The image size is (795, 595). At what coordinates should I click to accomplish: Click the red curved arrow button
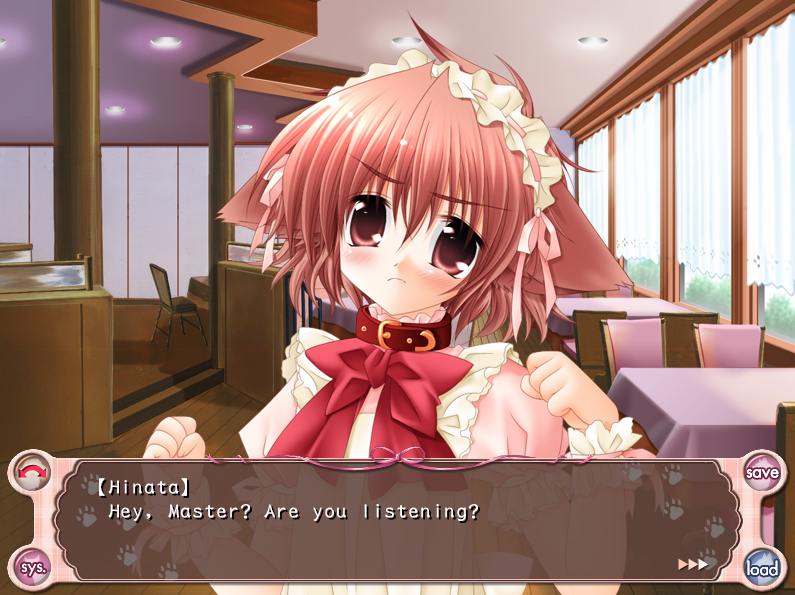(x=33, y=471)
